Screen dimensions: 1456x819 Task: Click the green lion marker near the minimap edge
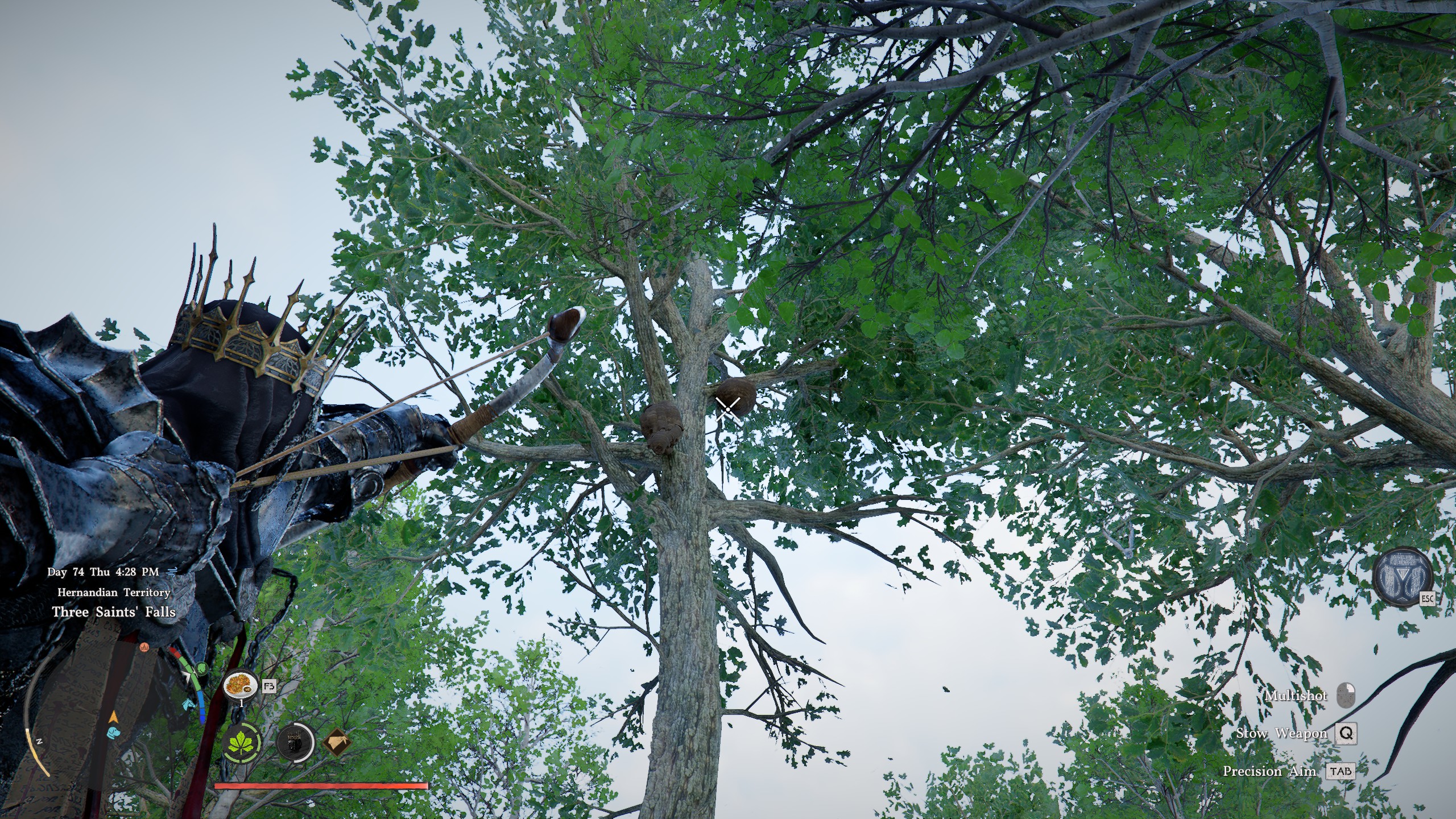click(202, 668)
